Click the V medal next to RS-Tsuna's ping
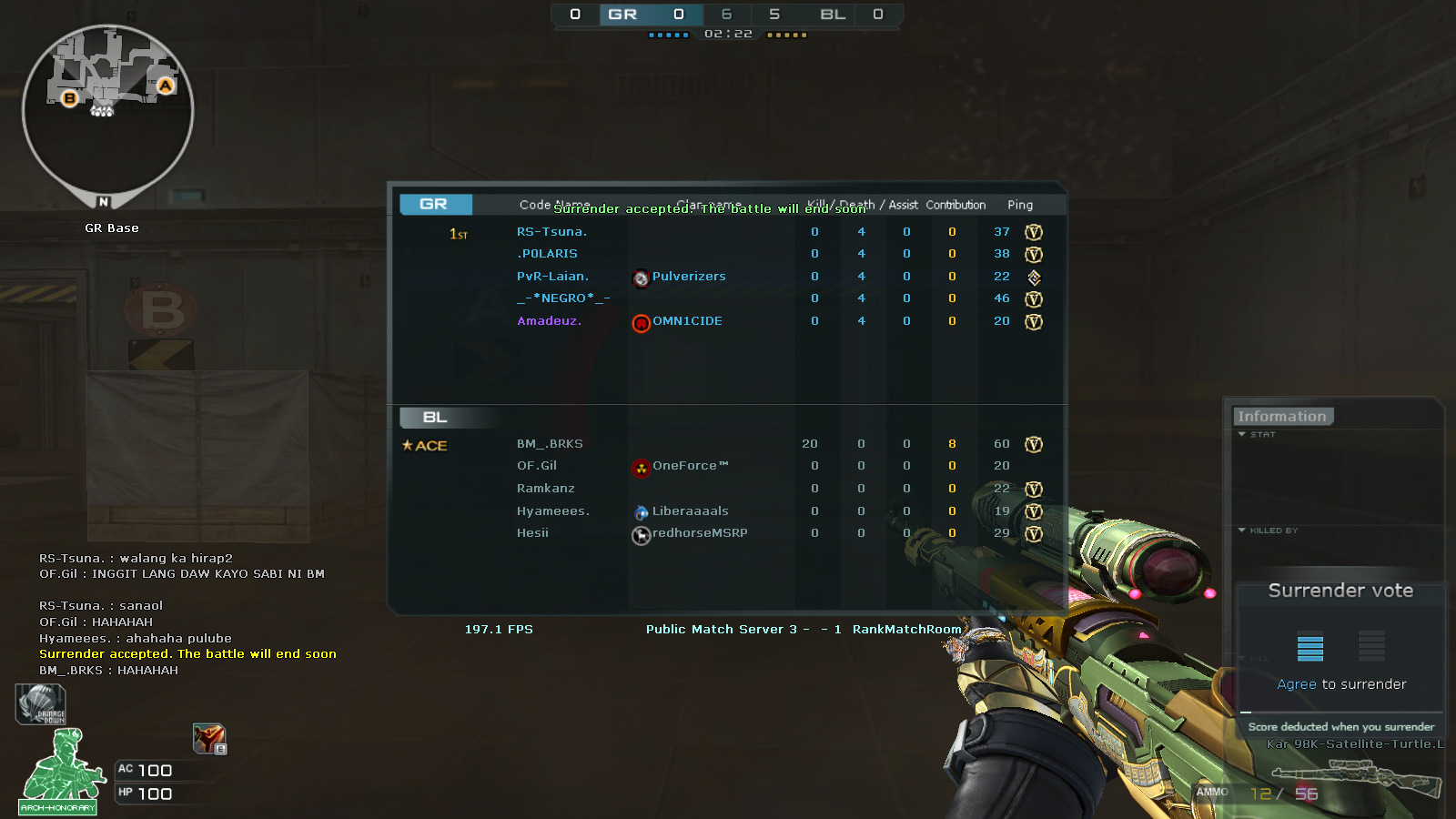This screenshot has height=819, width=1456. pyautogui.click(x=1034, y=231)
